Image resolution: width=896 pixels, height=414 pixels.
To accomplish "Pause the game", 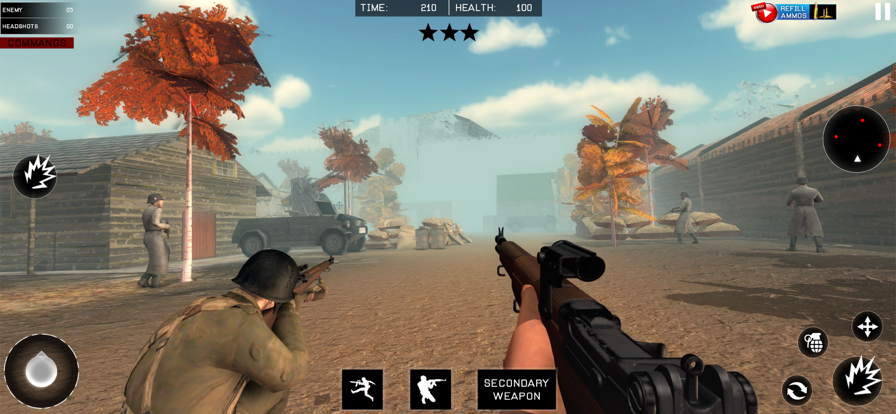I will tap(882, 12).
